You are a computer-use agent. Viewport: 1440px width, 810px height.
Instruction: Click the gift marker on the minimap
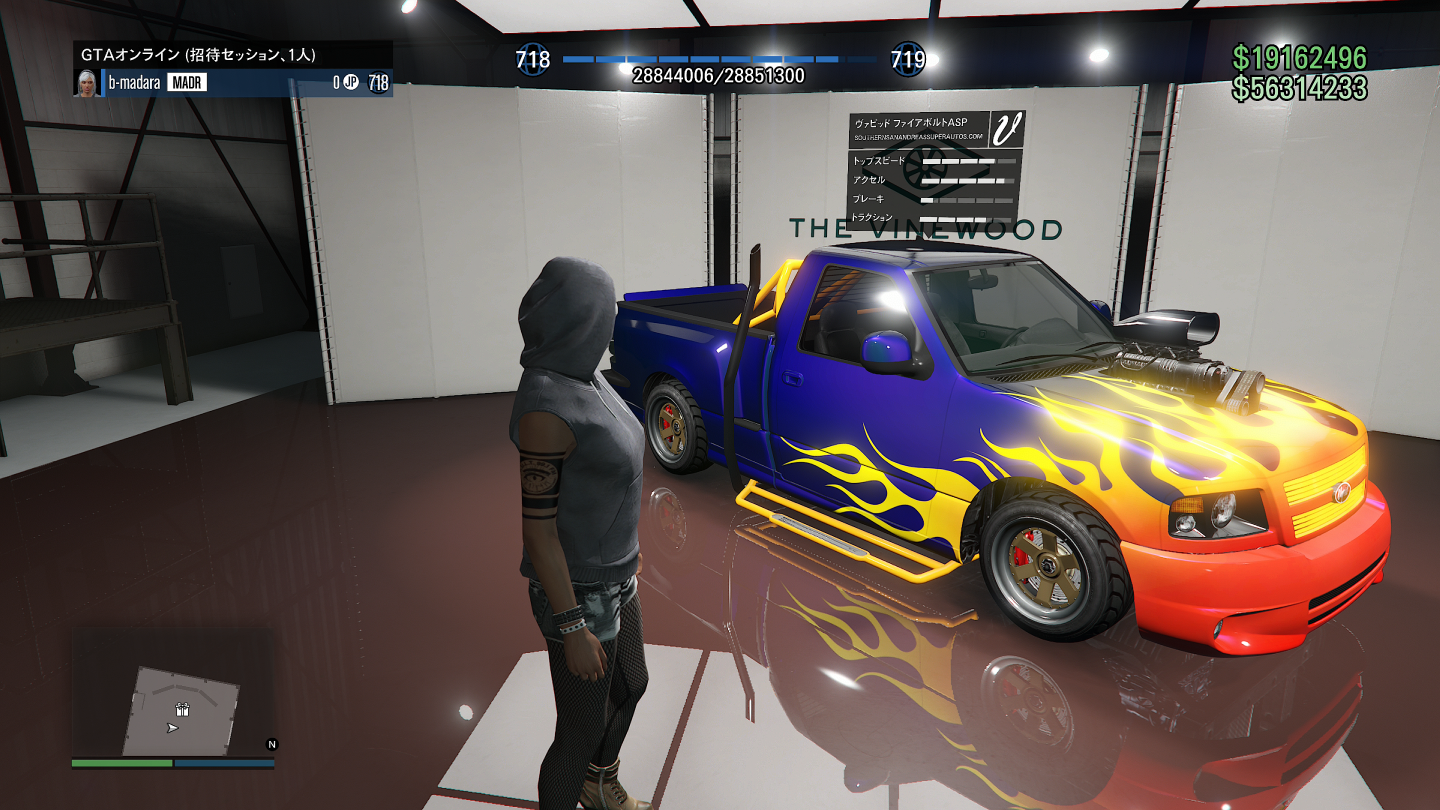tap(182, 709)
